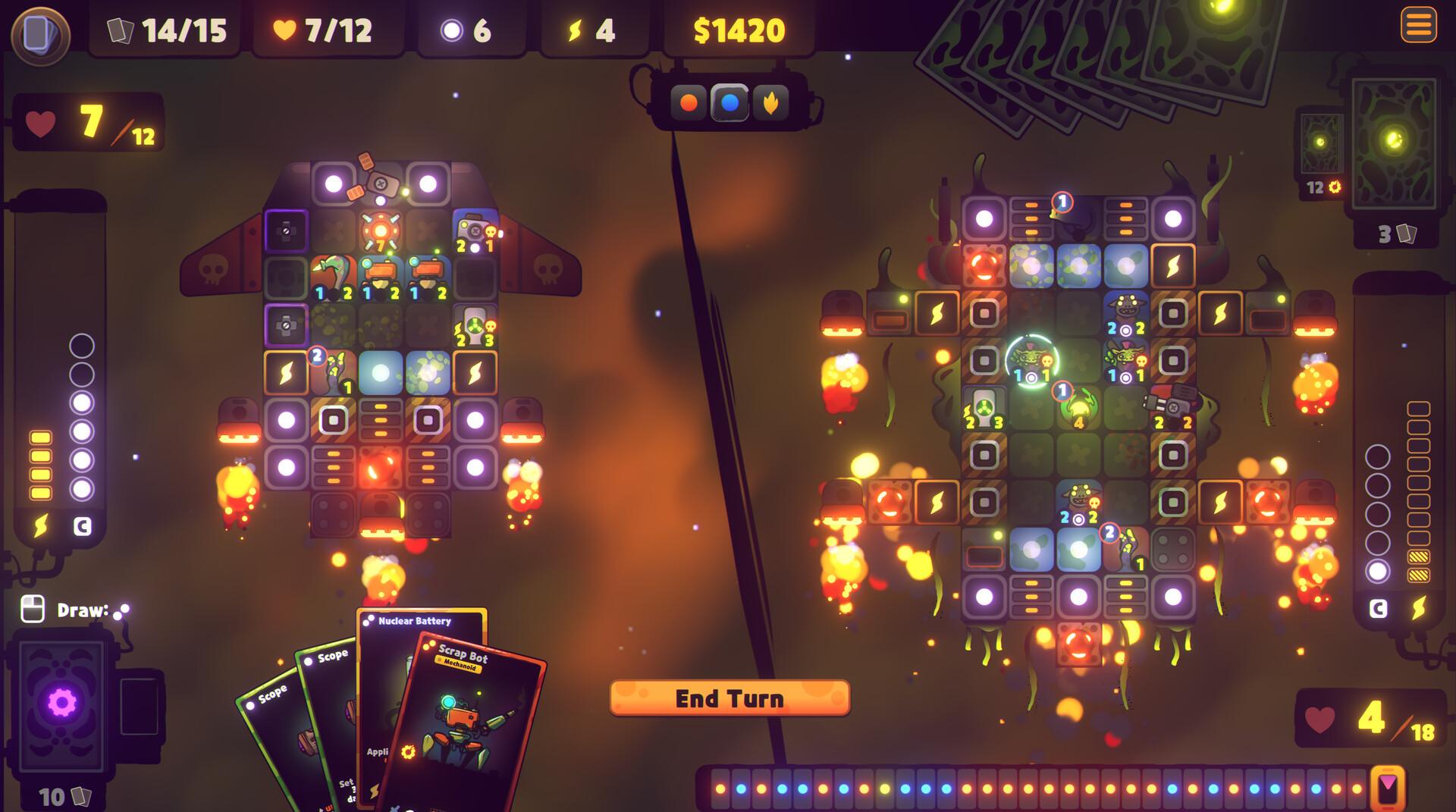Click the End Turn button
Image resolution: width=1456 pixels, height=812 pixels.
pyautogui.click(x=730, y=698)
